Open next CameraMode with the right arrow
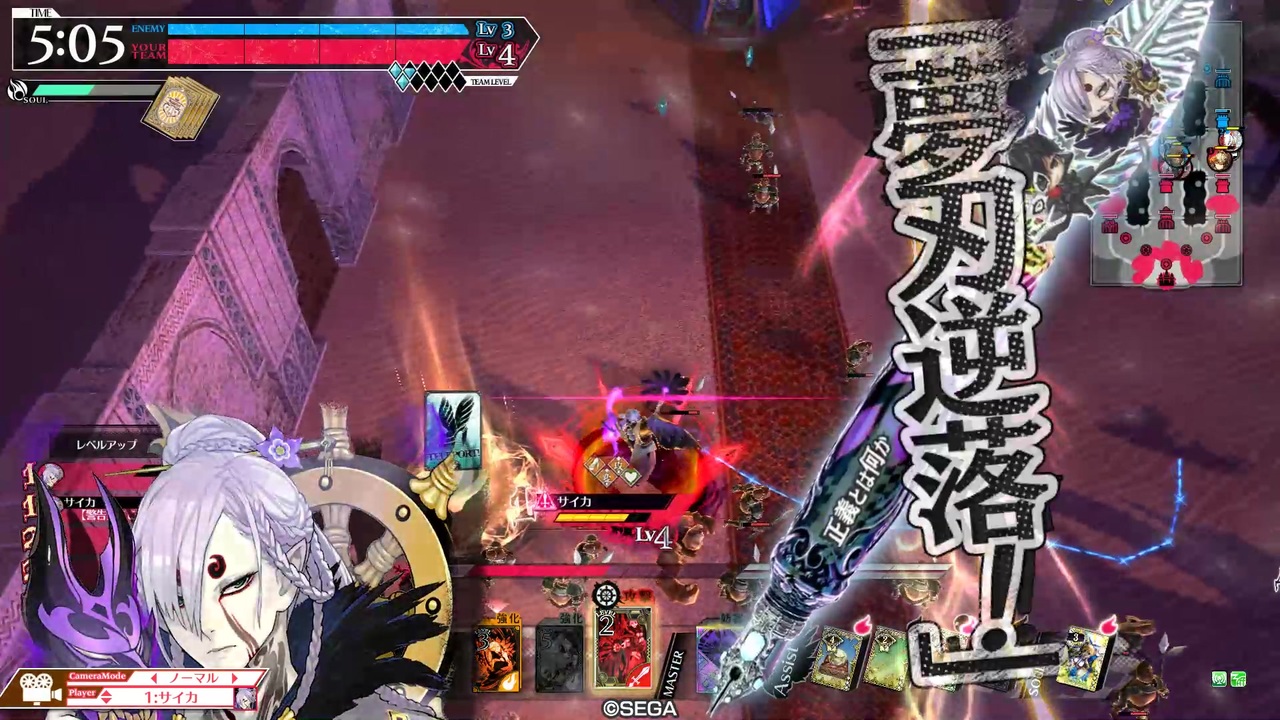Screen dimensions: 1280x720 [x=233, y=678]
